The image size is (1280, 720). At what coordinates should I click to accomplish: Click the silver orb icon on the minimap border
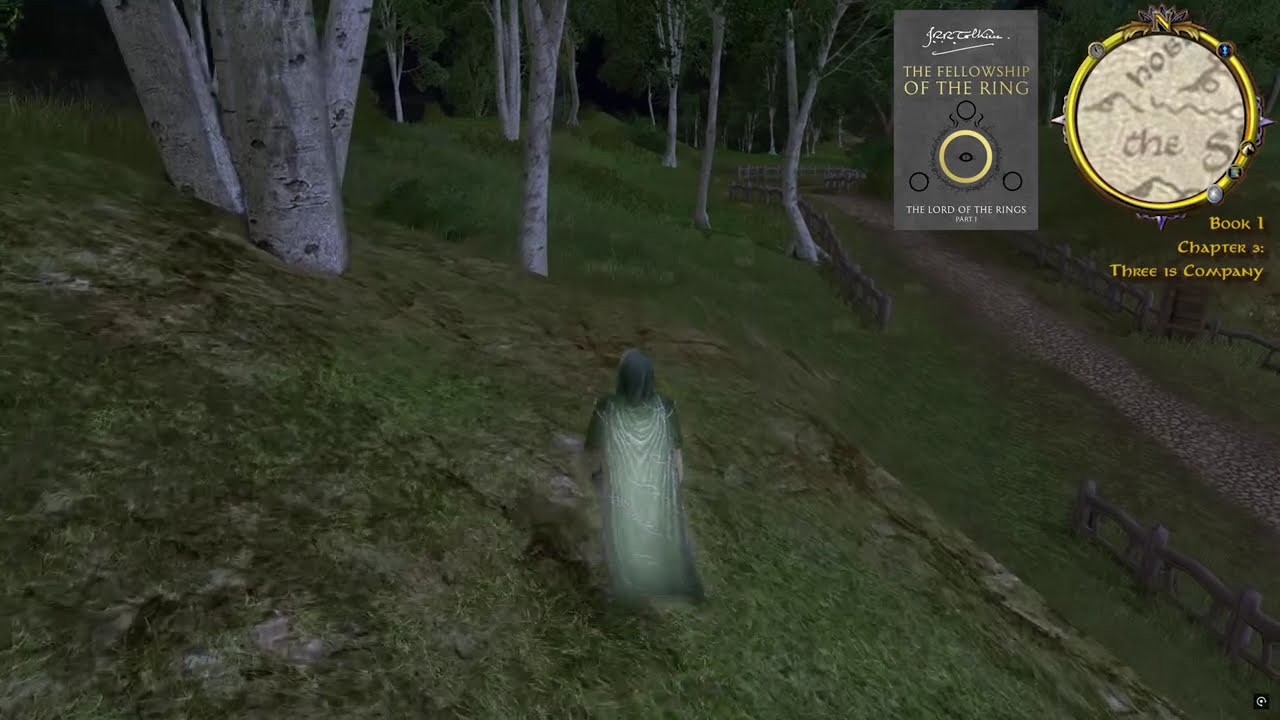[1215, 193]
